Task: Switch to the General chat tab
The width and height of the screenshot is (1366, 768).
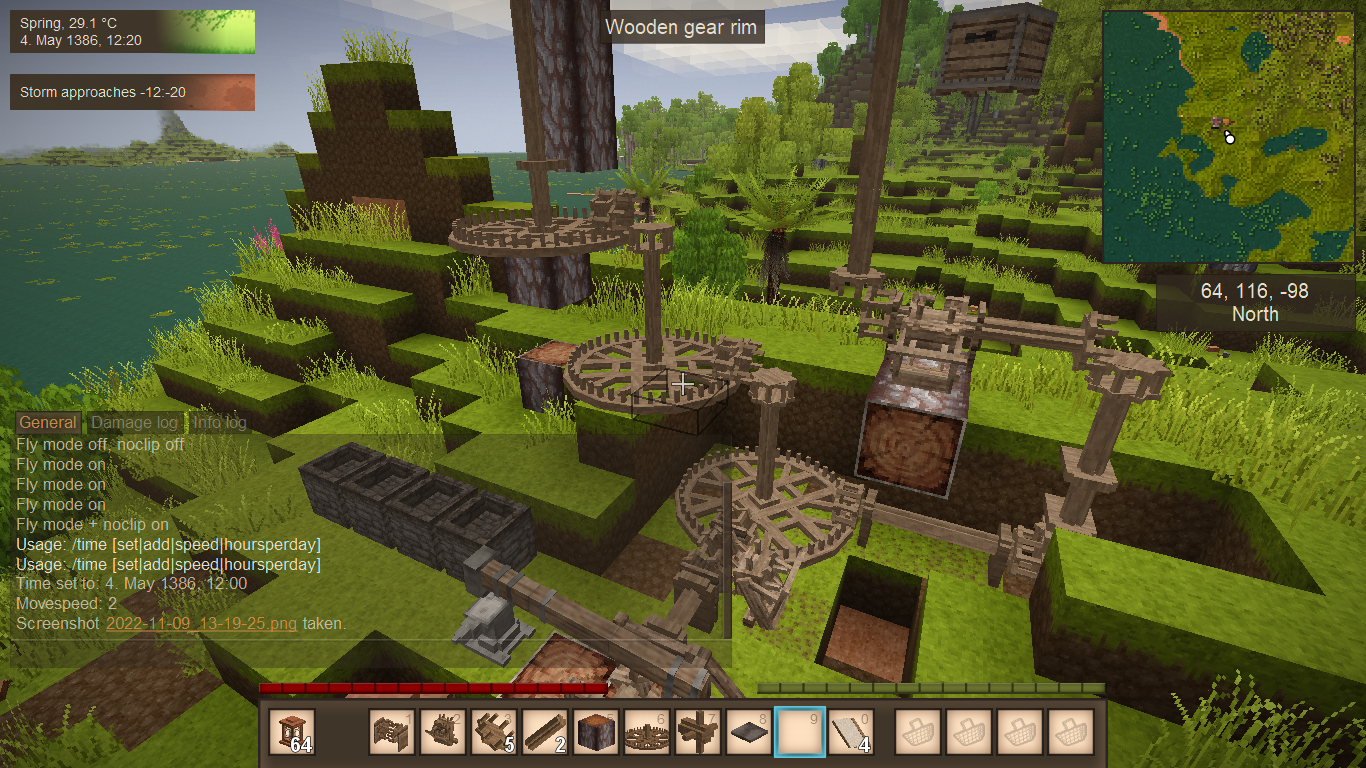Action: [48, 423]
